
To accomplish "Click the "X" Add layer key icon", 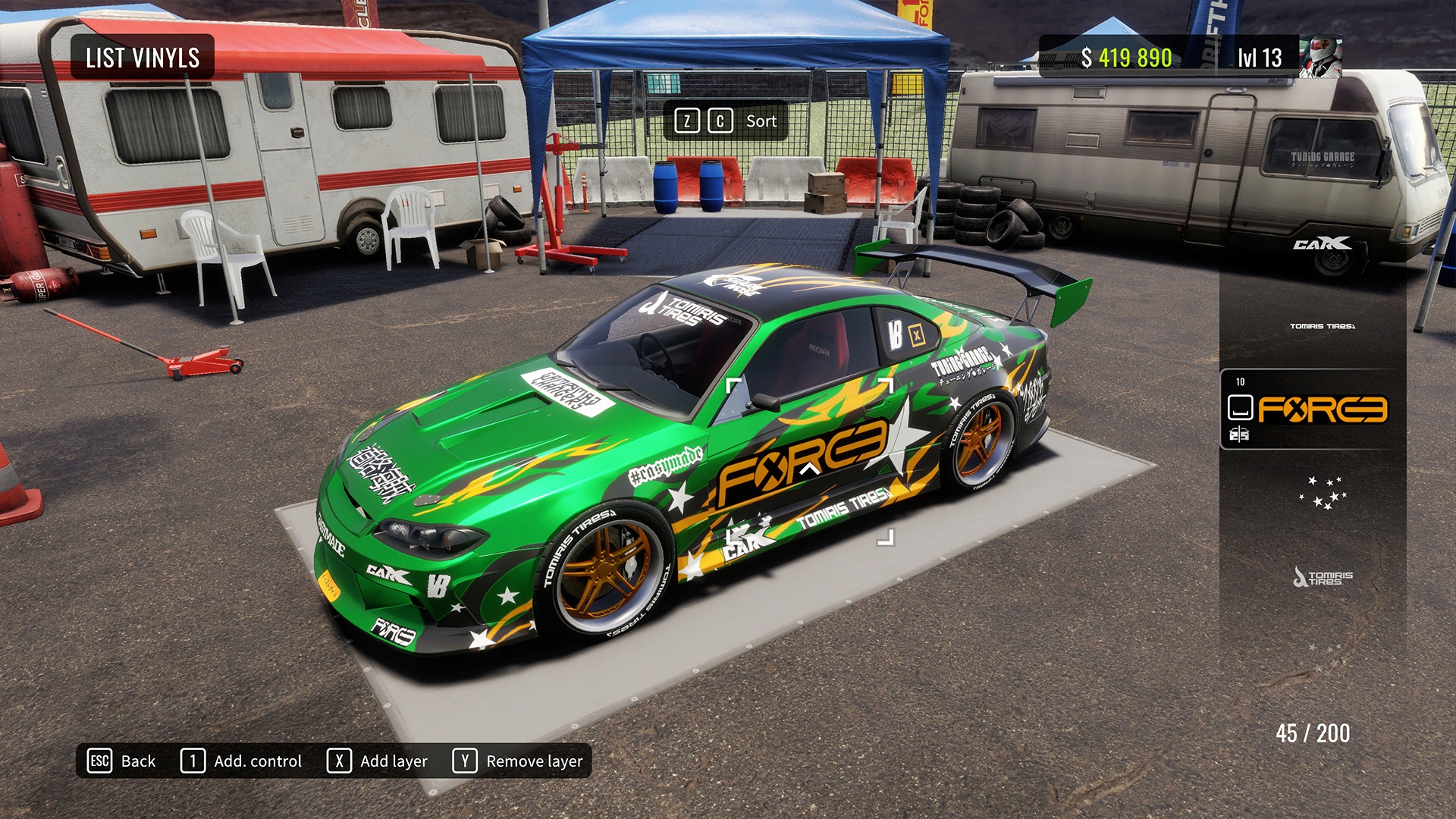I will point(339,761).
